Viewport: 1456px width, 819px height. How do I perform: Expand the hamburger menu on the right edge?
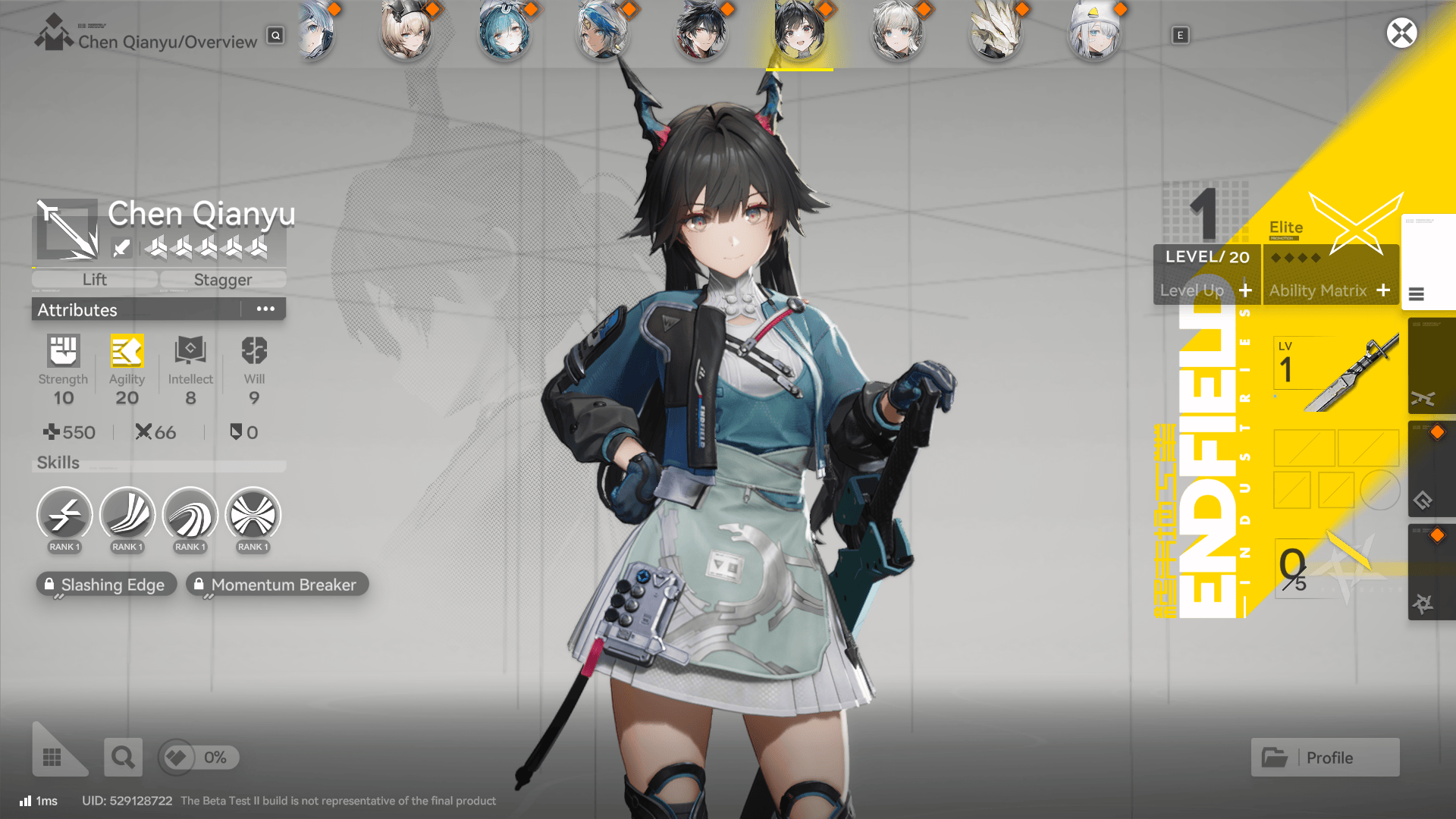tap(1417, 295)
